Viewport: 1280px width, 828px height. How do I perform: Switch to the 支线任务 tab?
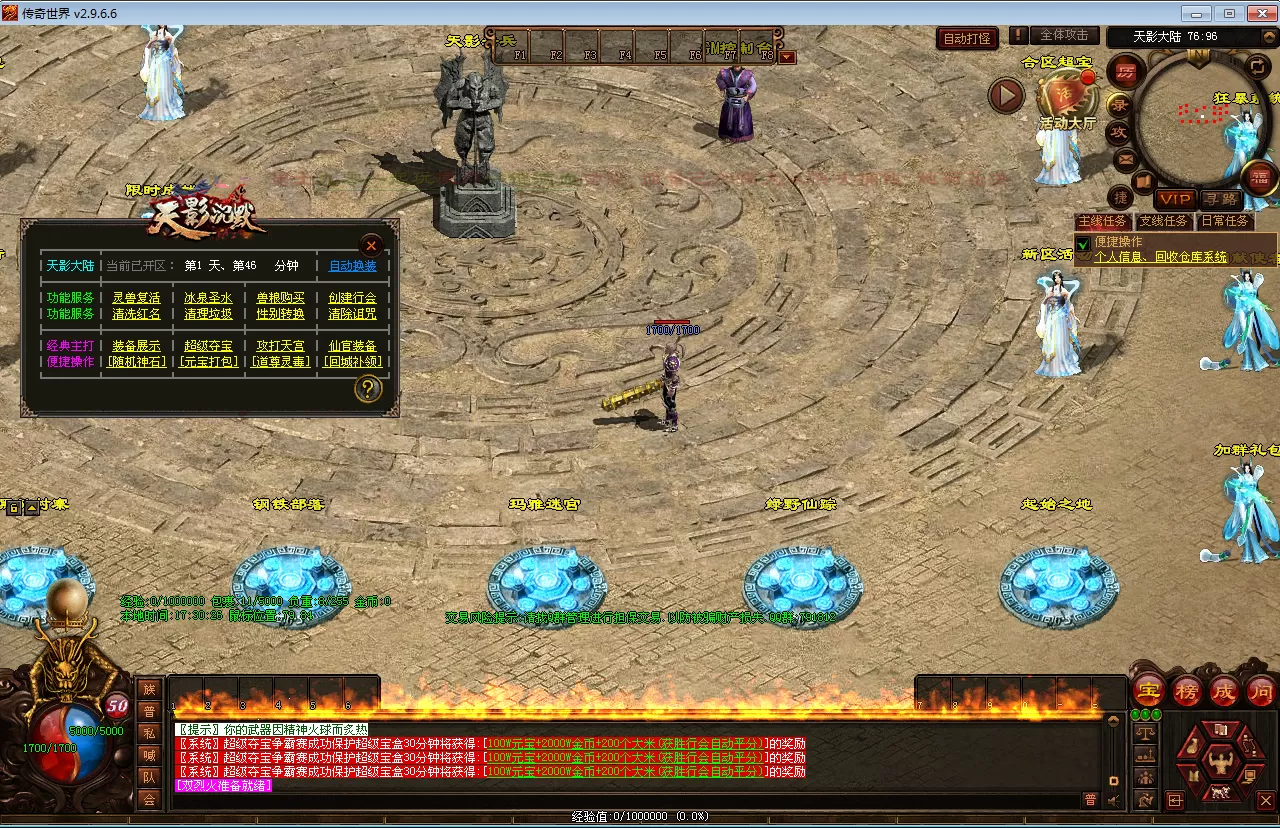1163,221
